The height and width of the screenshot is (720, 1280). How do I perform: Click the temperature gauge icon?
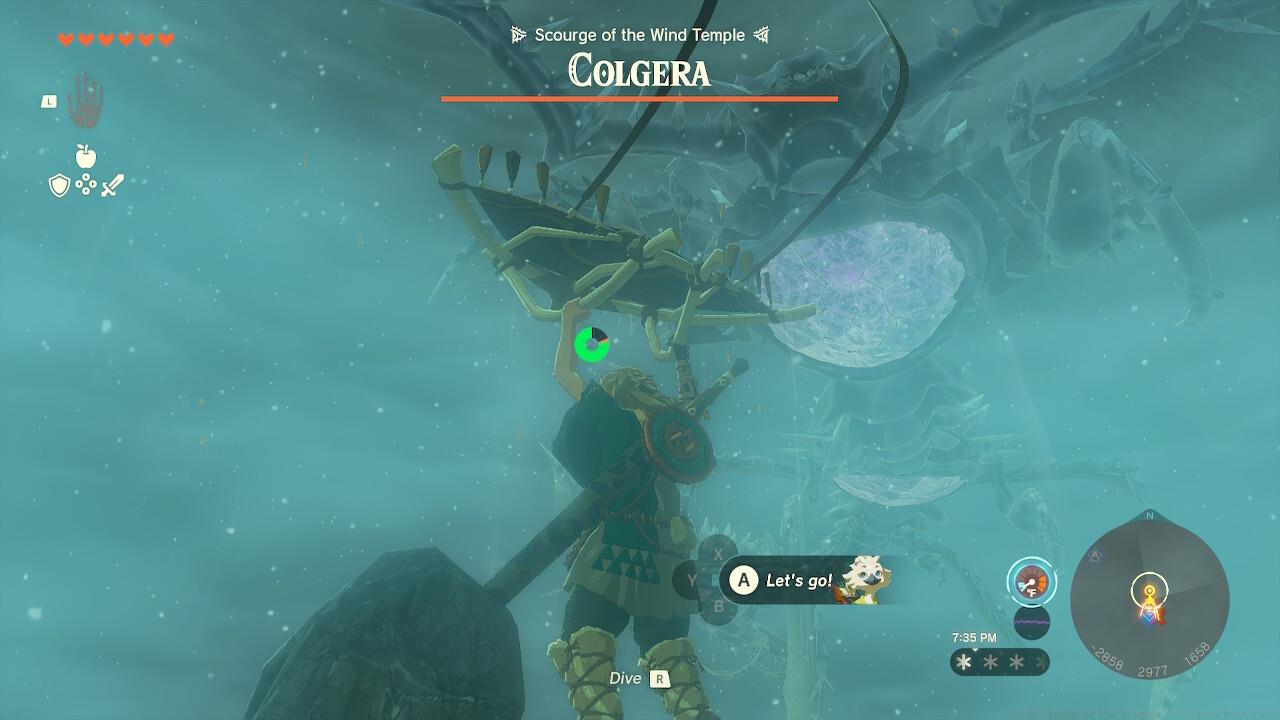[x=1031, y=580]
